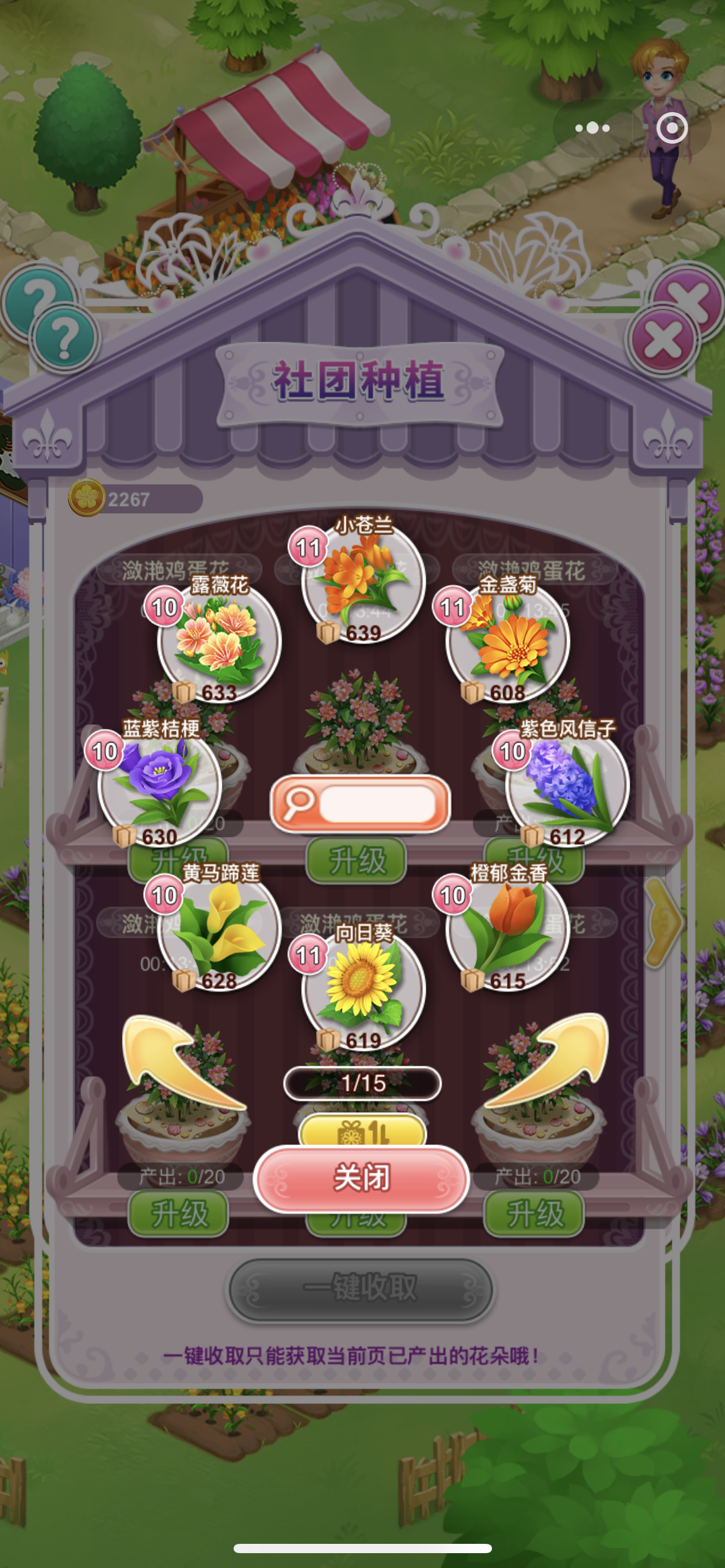Go to previous page with left arrow
Viewport: 725px width, 1568px height.
coord(180,1064)
